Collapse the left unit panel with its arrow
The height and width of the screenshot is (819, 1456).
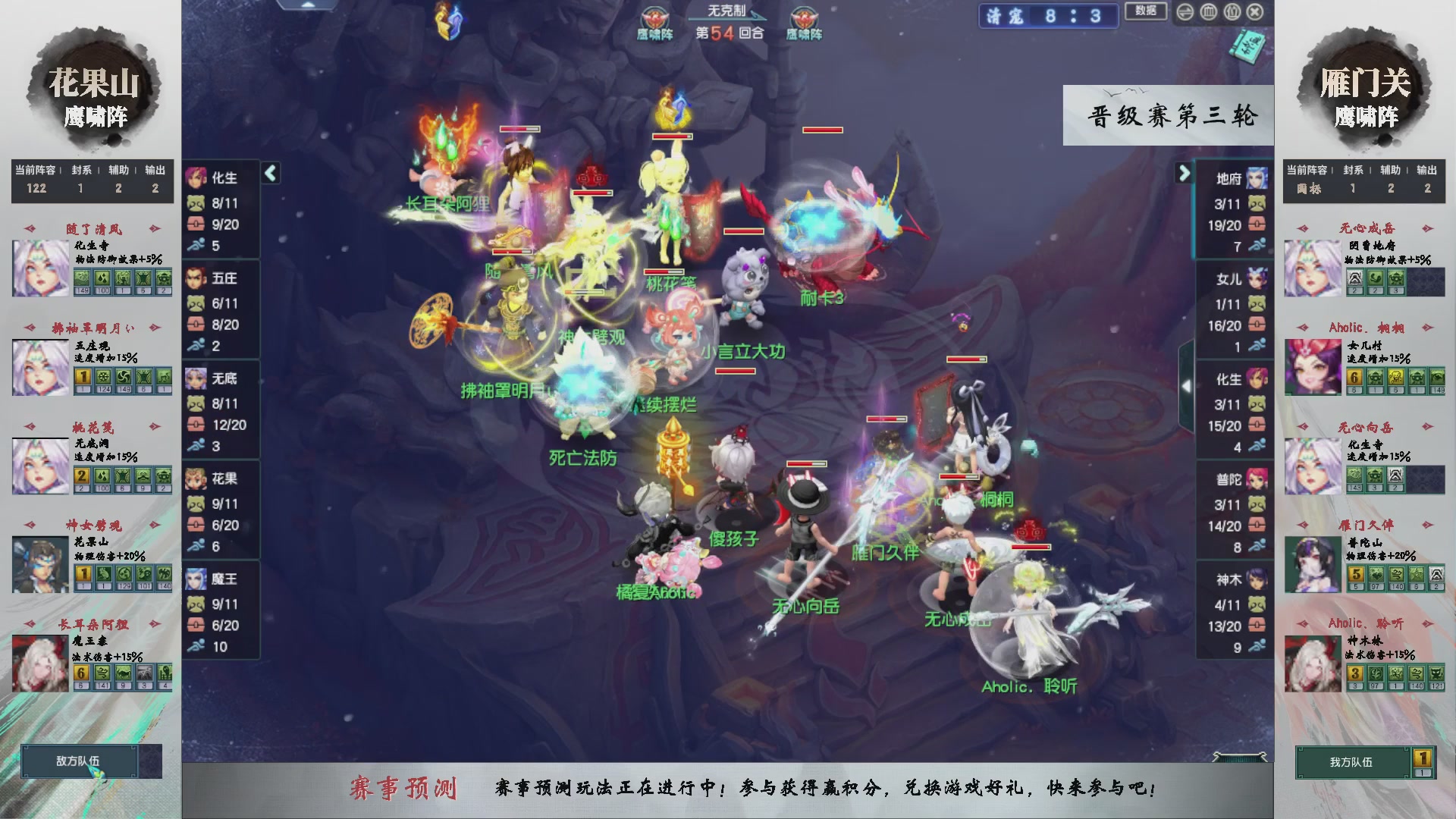[270, 174]
